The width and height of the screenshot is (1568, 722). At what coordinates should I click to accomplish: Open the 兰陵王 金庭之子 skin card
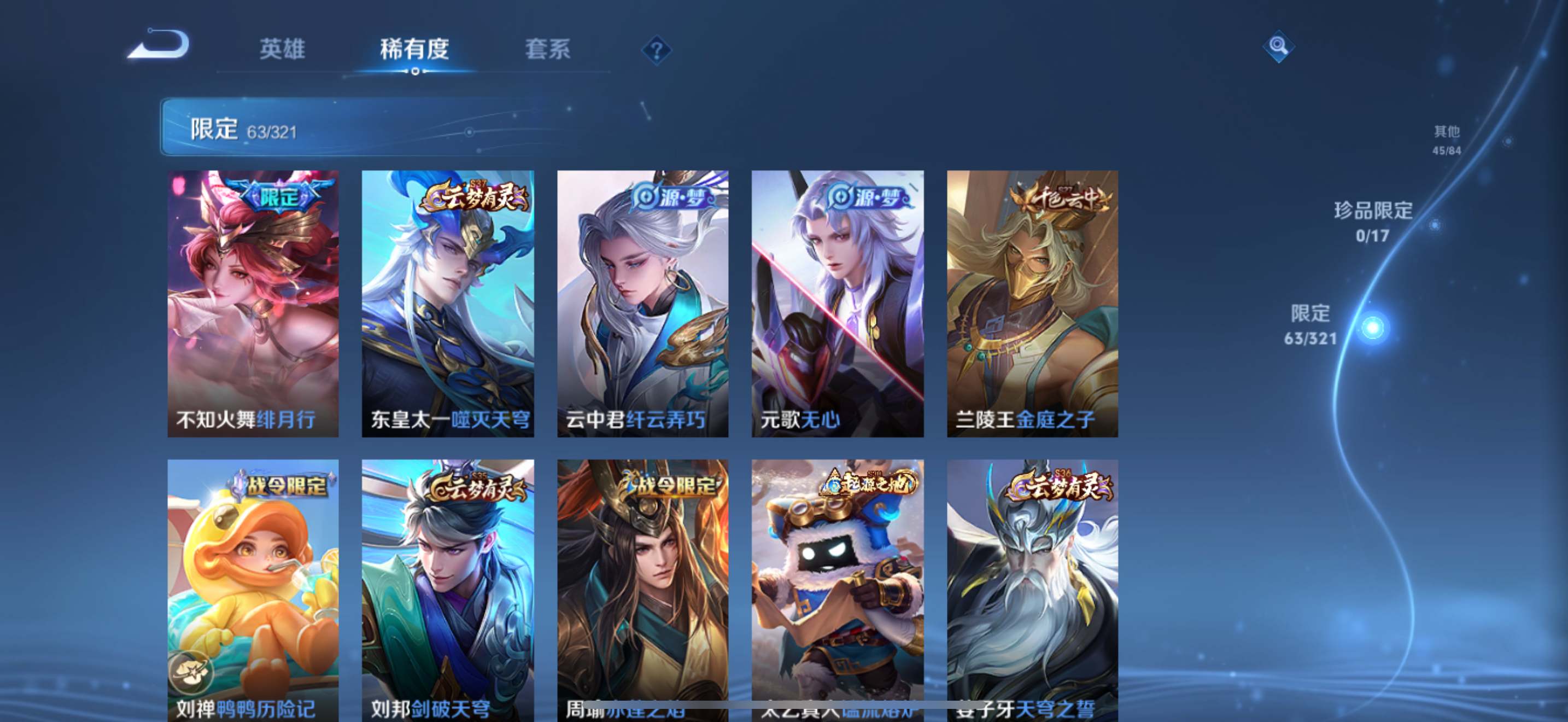(1032, 303)
